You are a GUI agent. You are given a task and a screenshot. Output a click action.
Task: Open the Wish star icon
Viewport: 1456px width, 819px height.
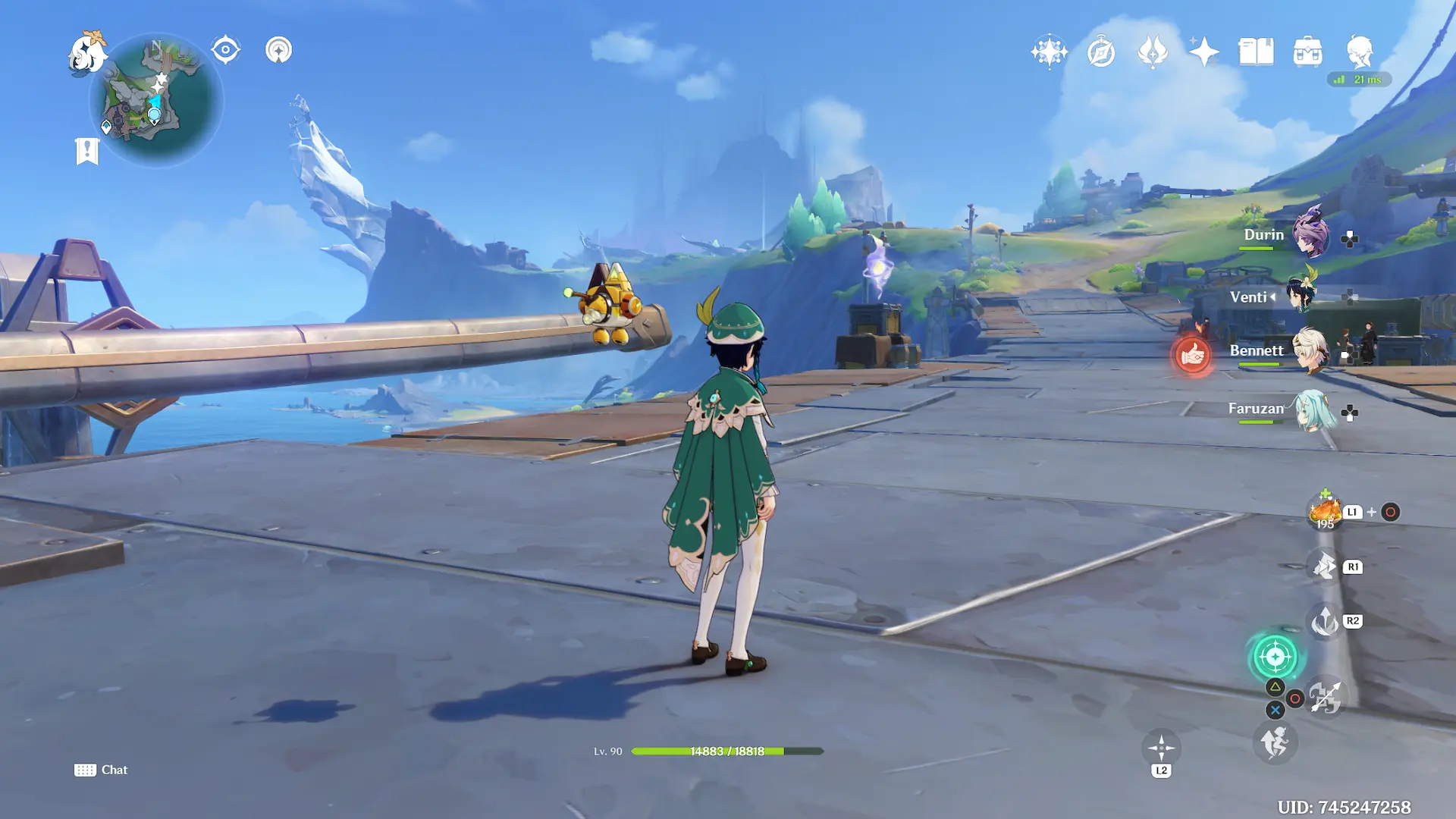tap(1203, 52)
